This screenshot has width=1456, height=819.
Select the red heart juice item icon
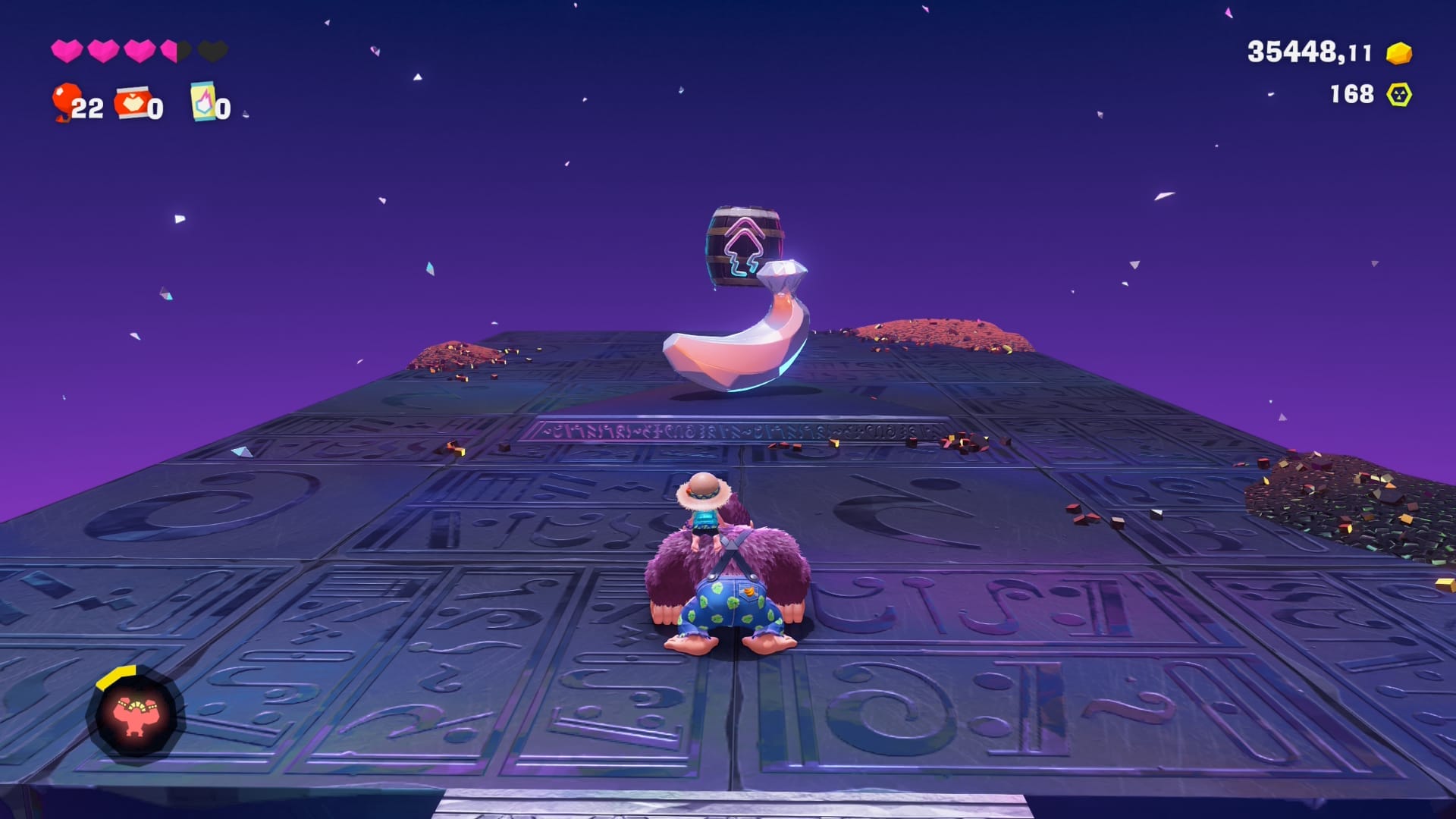[131, 102]
